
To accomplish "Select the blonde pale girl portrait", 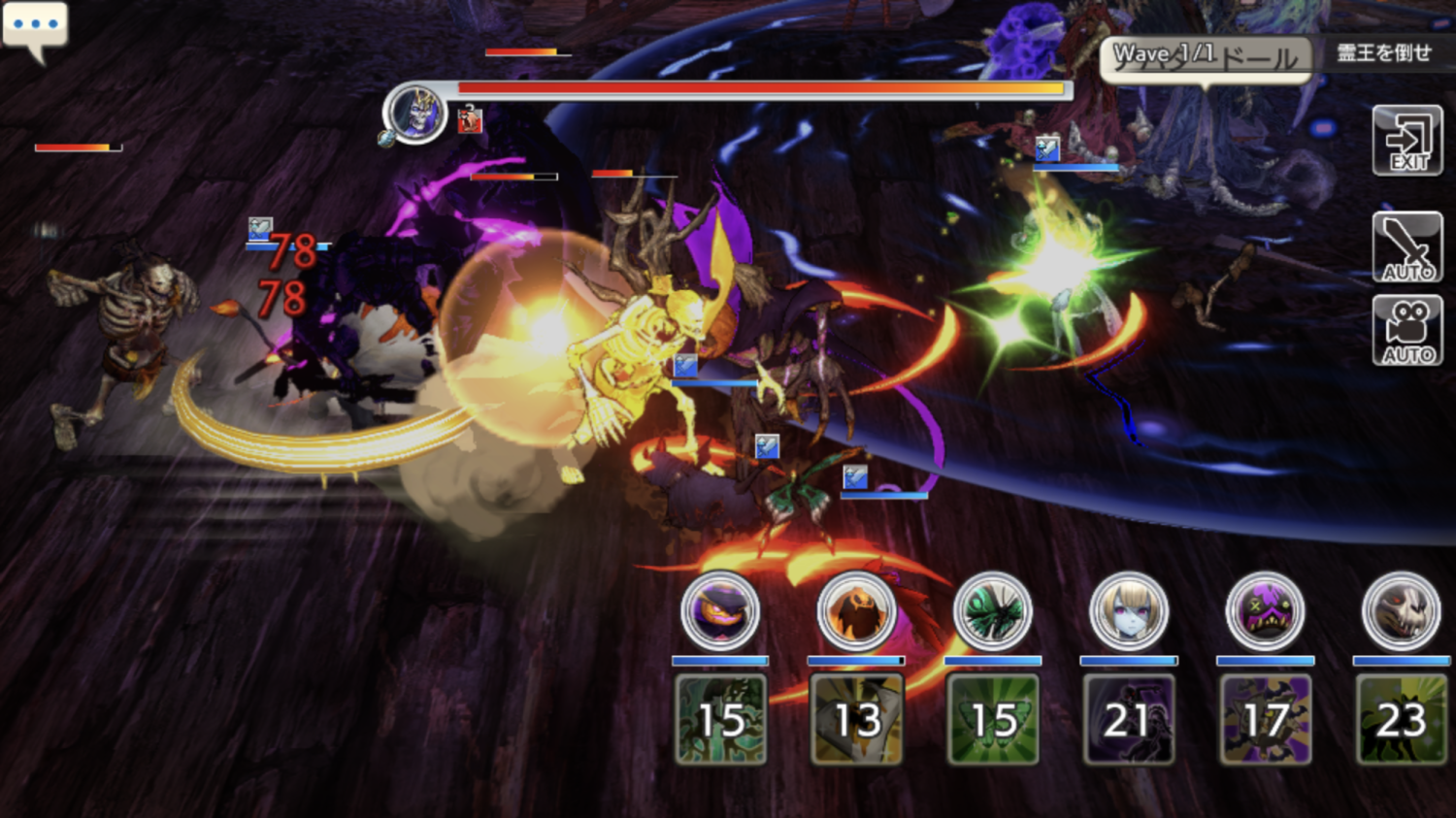I will [x=1129, y=612].
